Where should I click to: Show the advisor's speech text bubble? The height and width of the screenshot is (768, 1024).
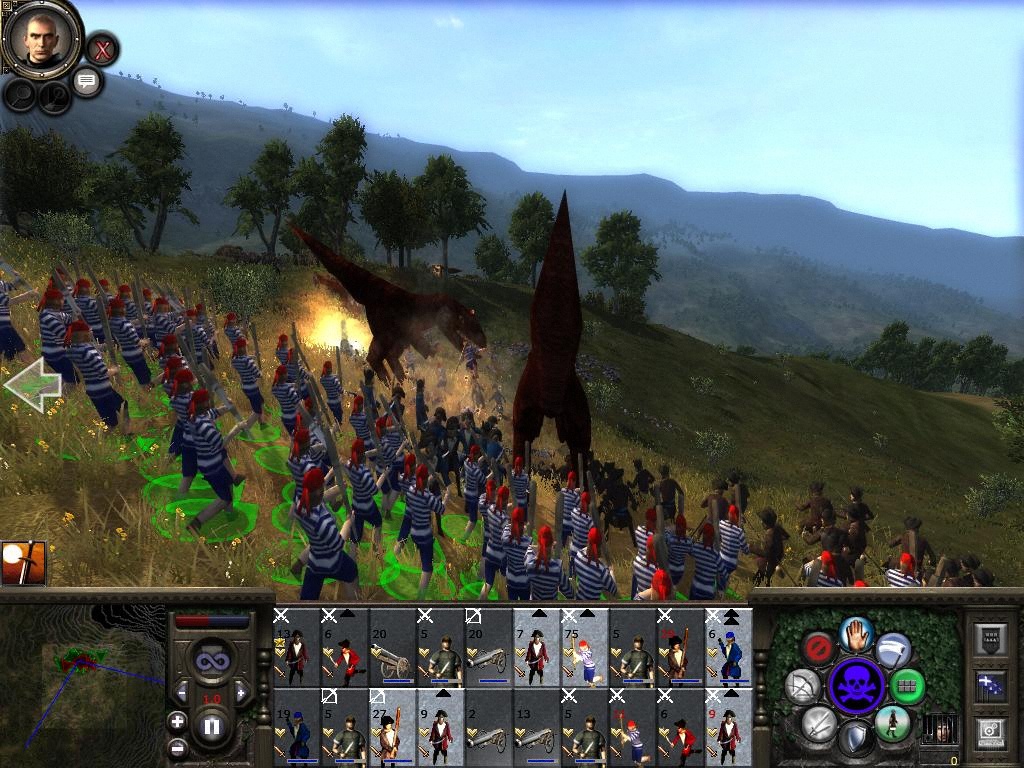pos(87,81)
